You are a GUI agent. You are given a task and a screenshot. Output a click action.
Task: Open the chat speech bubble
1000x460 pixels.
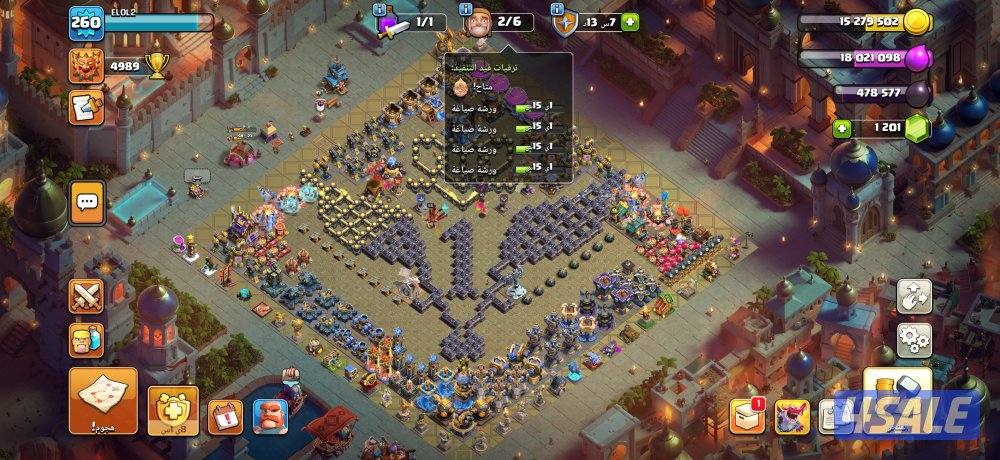[x=86, y=202]
